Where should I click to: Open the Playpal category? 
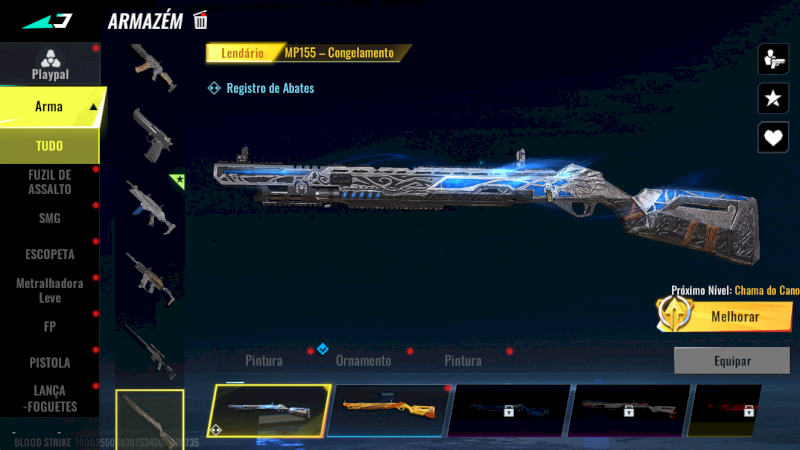tap(49, 64)
